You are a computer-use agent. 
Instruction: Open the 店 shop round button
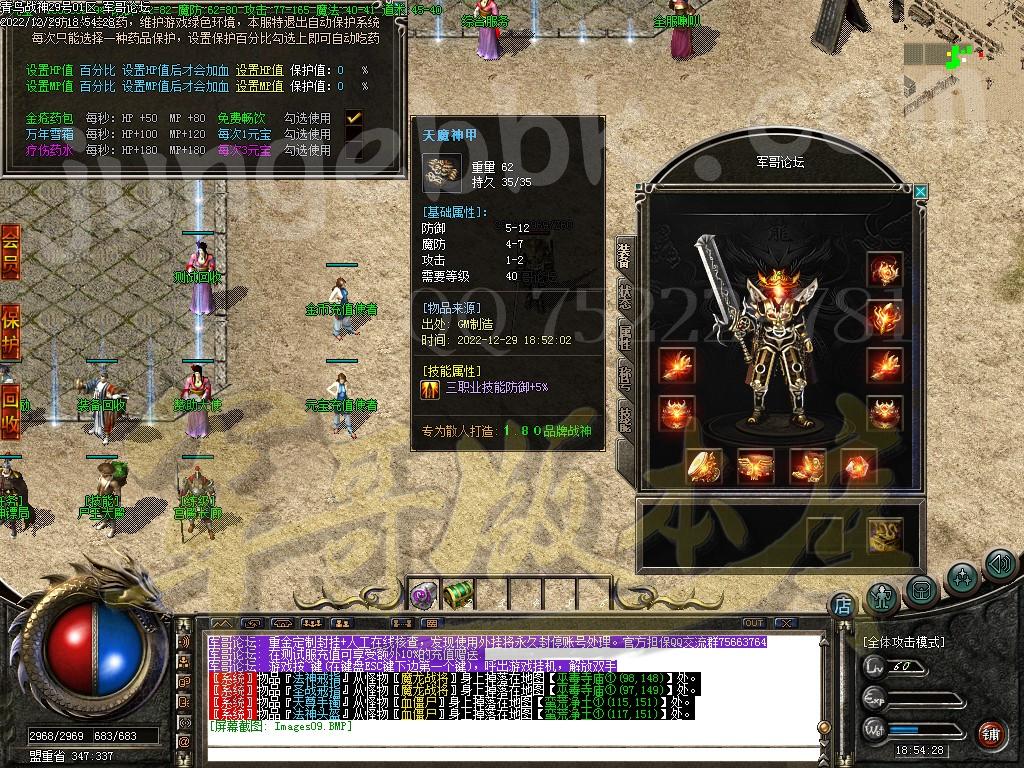pos(842,604)
